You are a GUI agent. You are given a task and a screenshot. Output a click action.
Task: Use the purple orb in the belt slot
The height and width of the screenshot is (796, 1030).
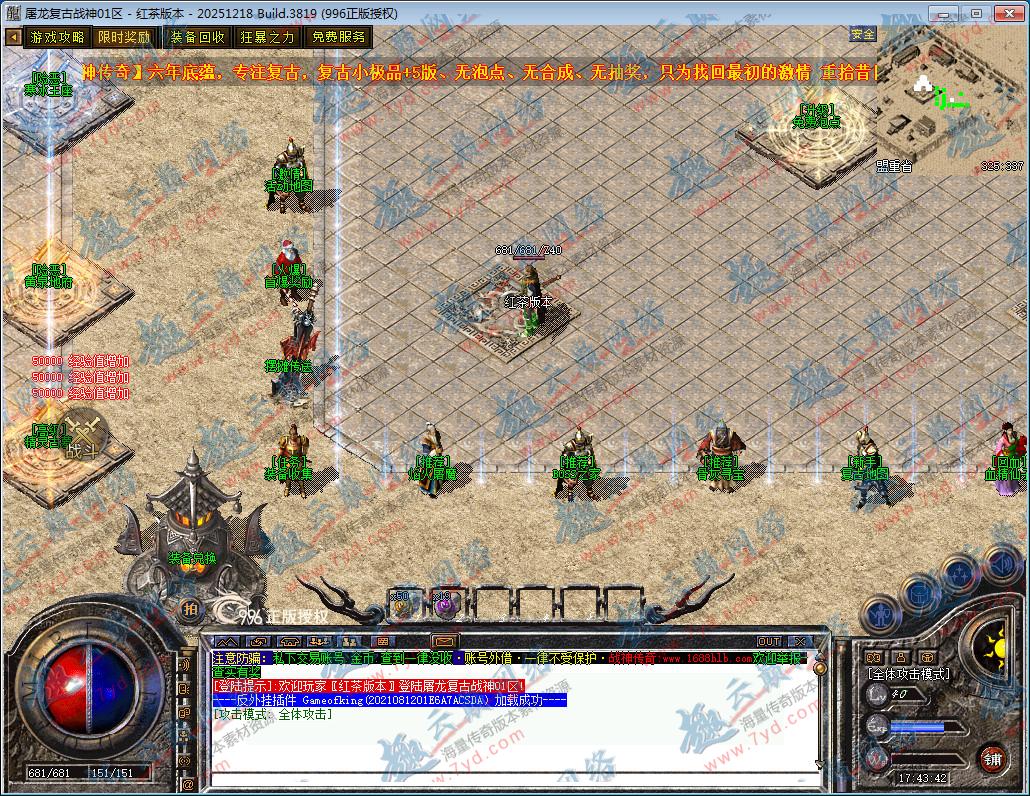point(443,604)
